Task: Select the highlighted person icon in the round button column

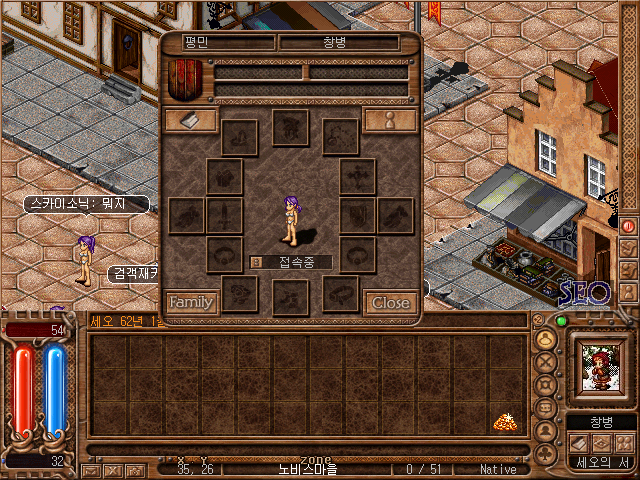Action: click(x=546, y=338)
